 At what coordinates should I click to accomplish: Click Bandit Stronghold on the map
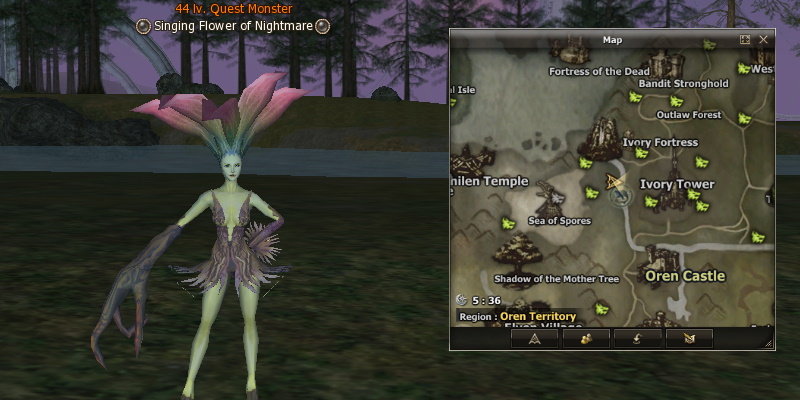tap(683, 84)
